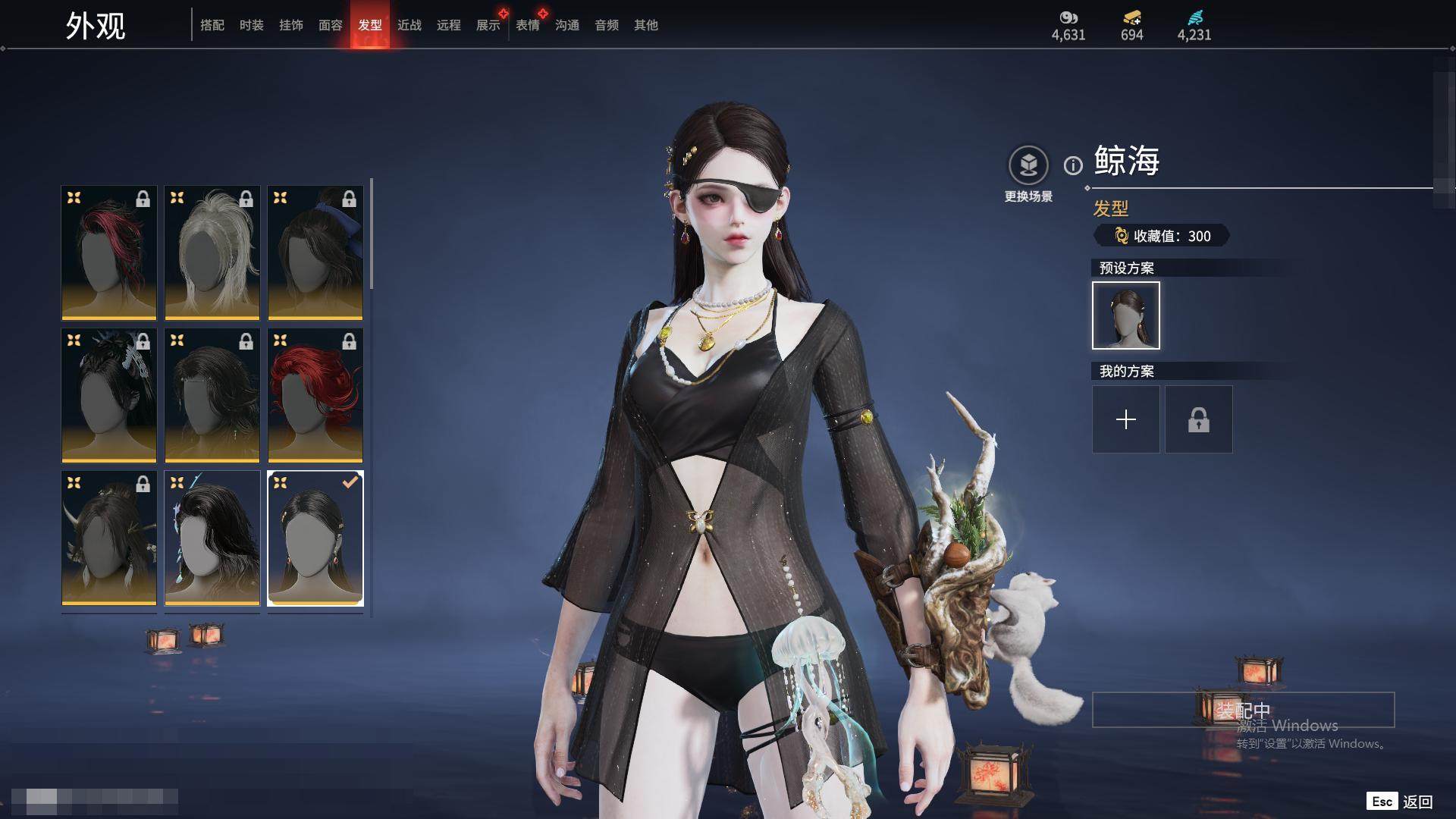This screenshot has height=819, width=1456.
Task: Select the 挂饰 tab
Action: [x=291, y=25]
